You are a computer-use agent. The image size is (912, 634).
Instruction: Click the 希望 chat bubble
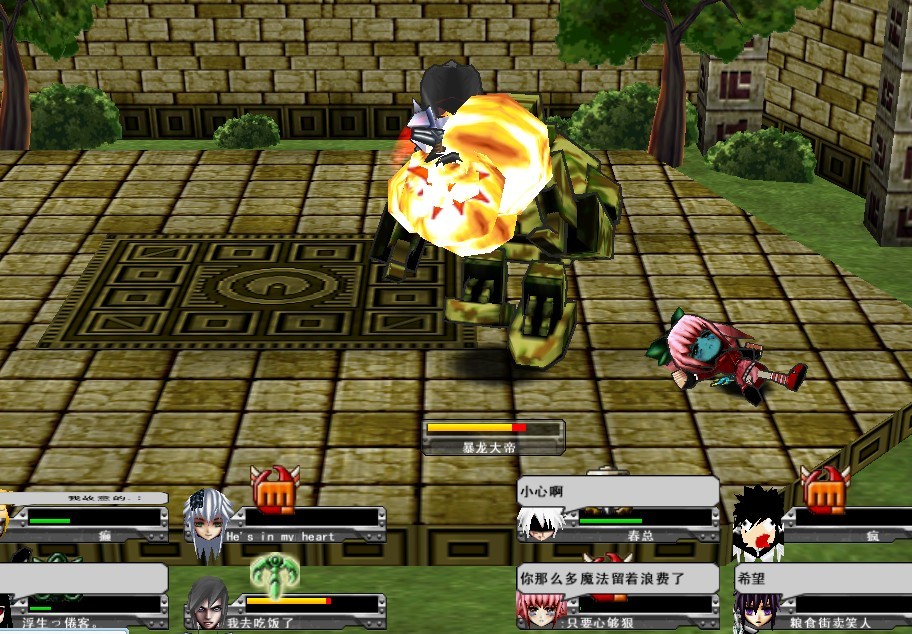[x=822, y=578]
